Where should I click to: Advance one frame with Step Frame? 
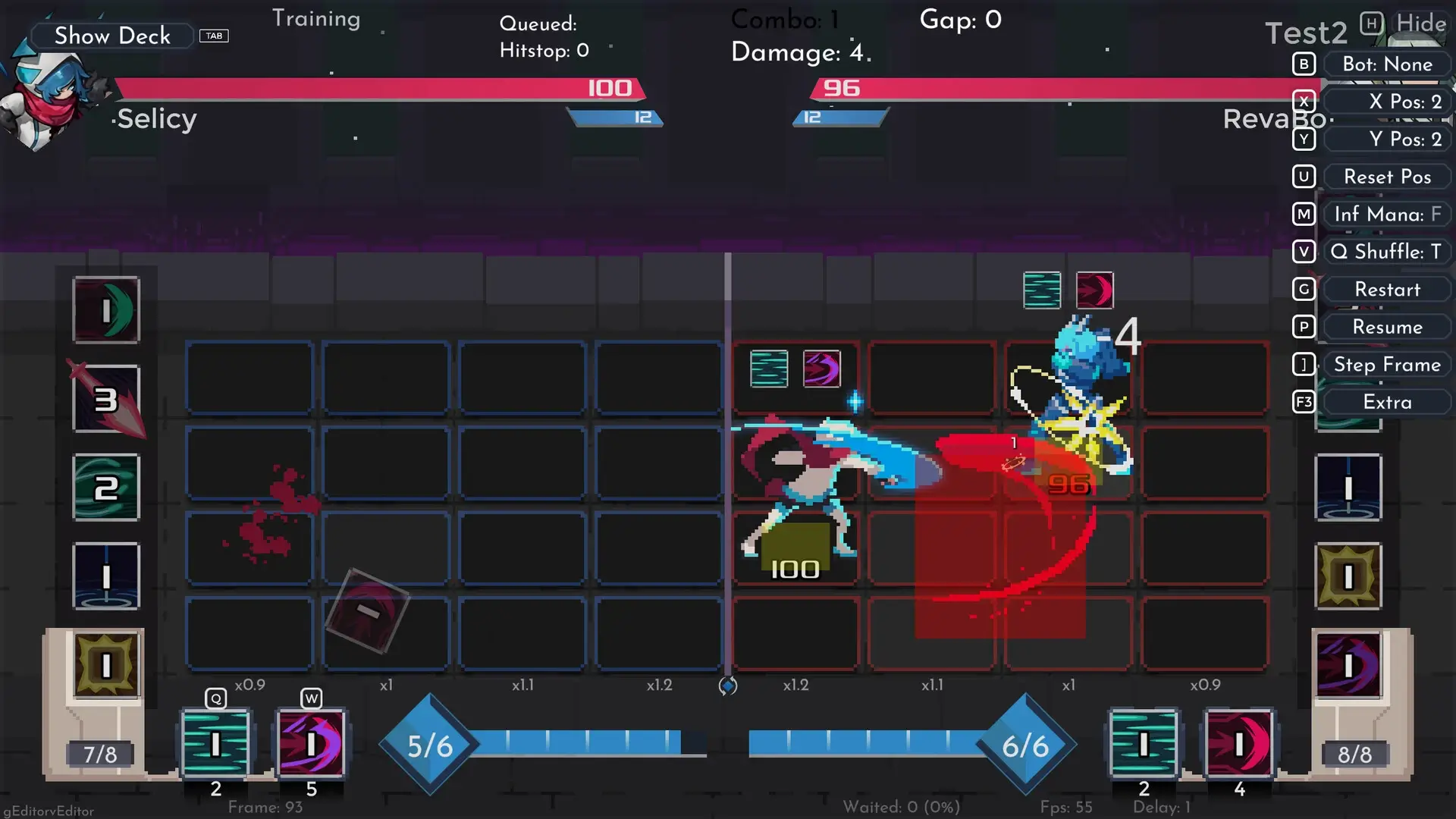point(1386,365)
